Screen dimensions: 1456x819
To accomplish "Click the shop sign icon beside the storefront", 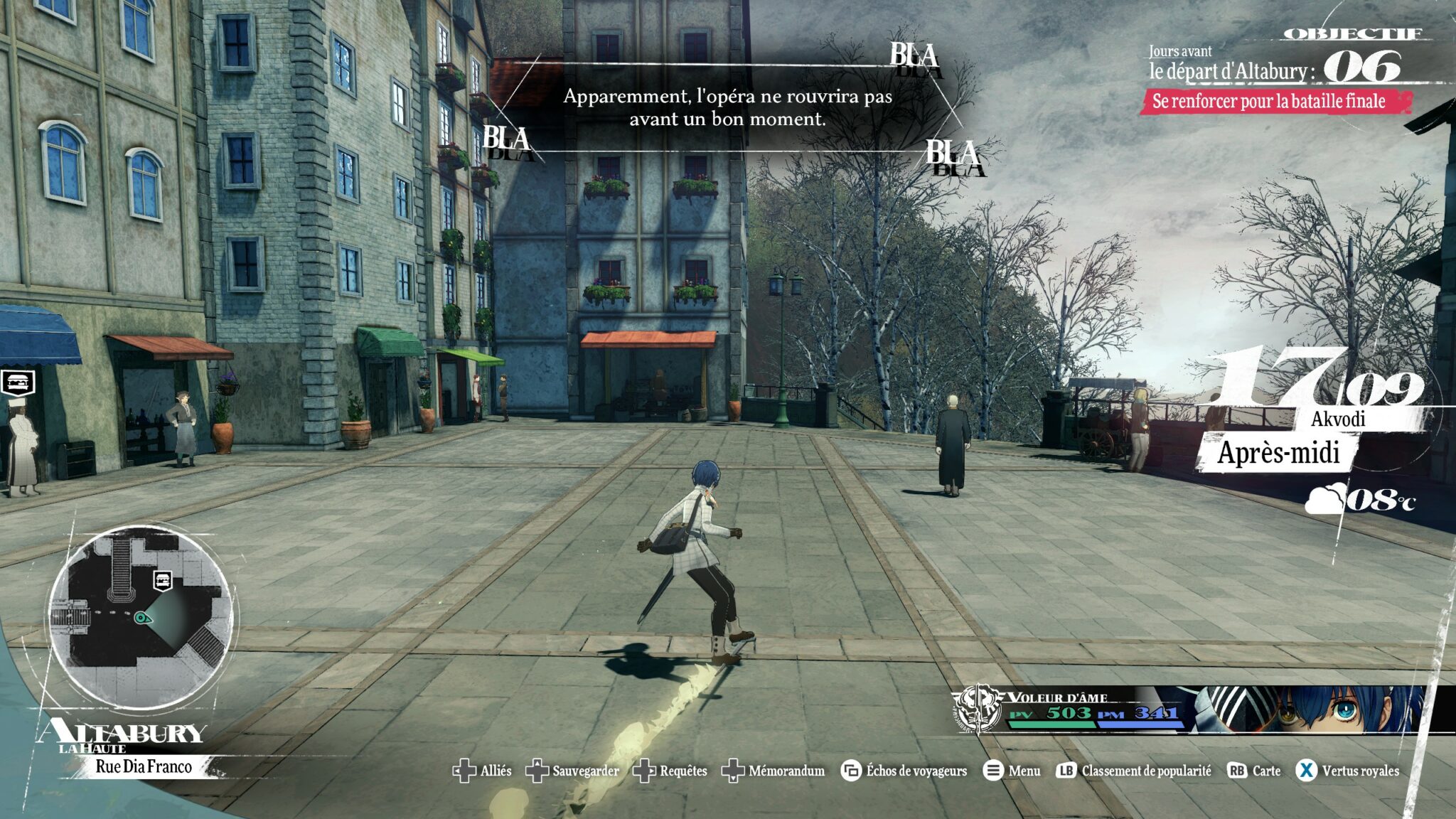I will pyautogui.click(x=18, y=382).
